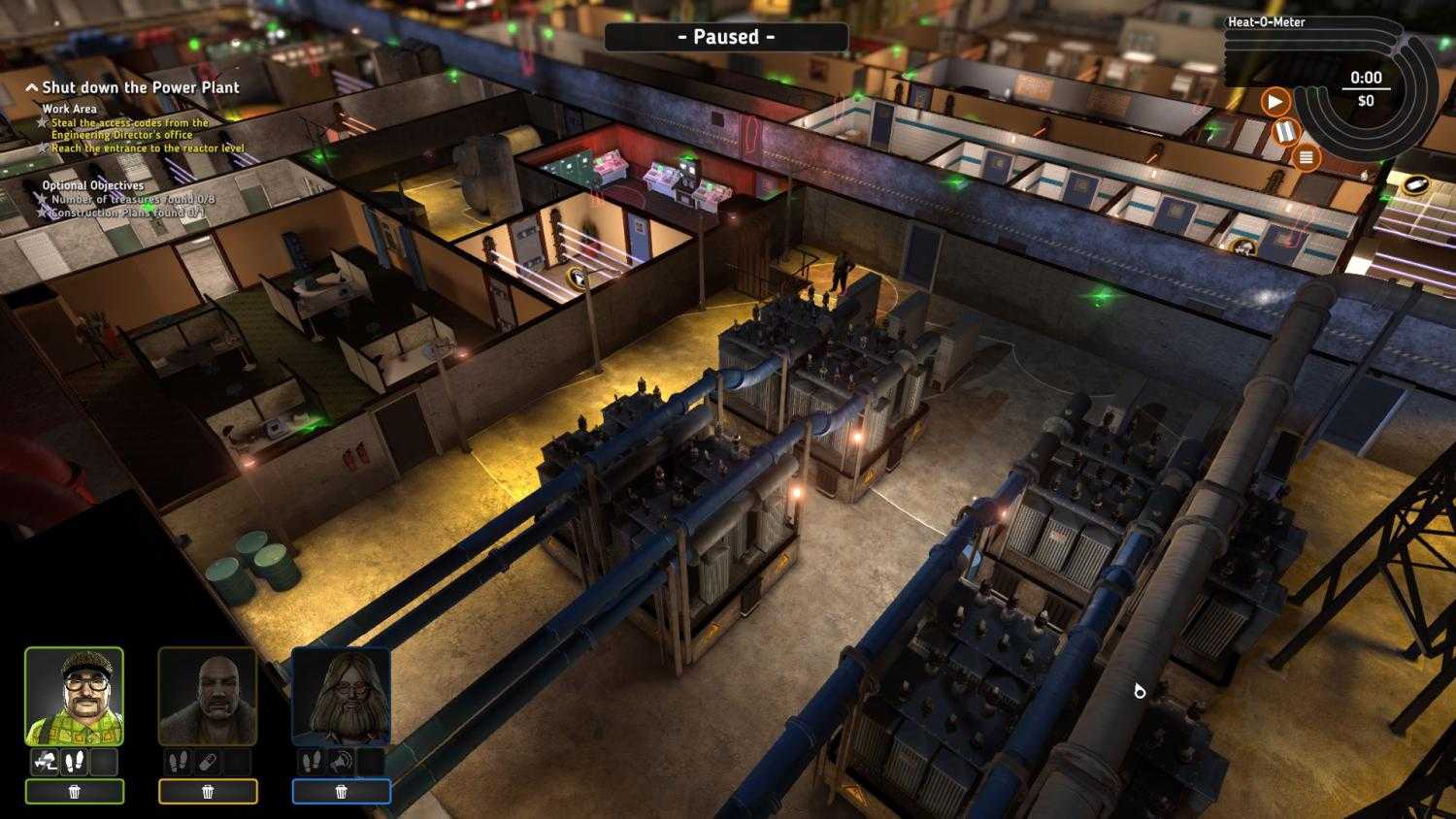Click the 0:00 mission timer display
The width and height of the screenshot is (1456, 819).
pos(1365,79)
